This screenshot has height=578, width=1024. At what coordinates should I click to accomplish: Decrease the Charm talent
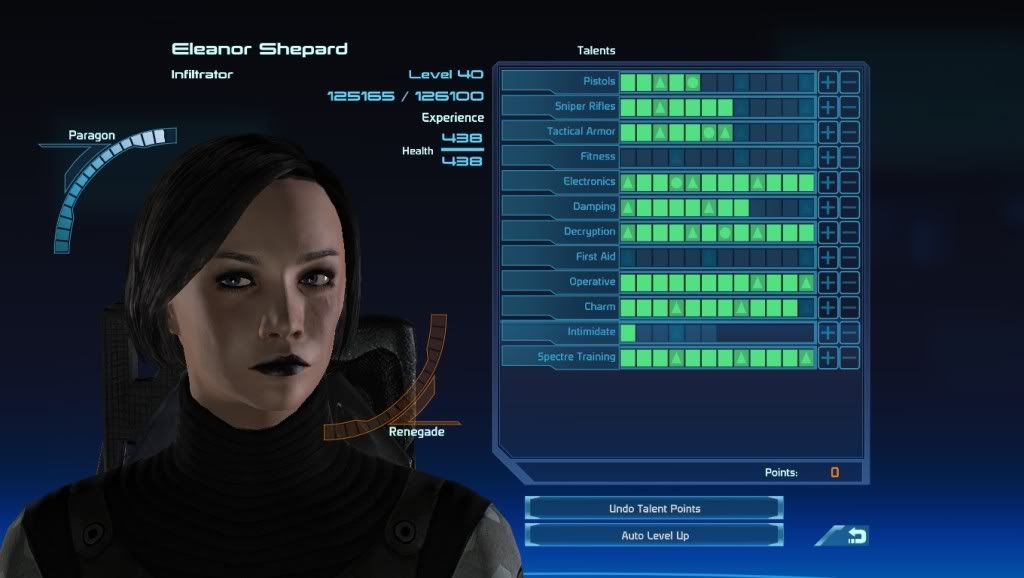849,307
